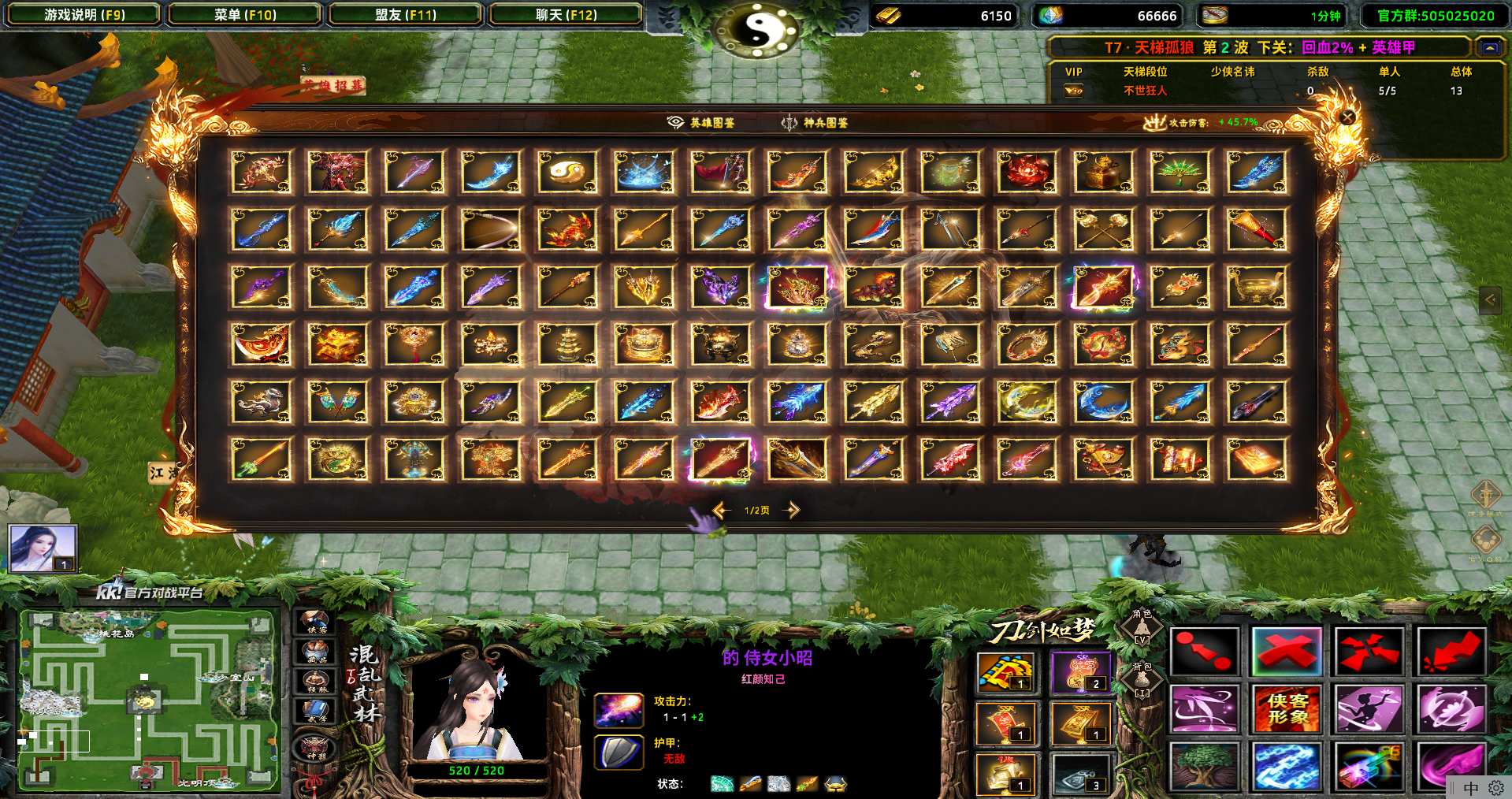1512x799 pixels.
Task: Go to the next codex page
Action: 792,511
